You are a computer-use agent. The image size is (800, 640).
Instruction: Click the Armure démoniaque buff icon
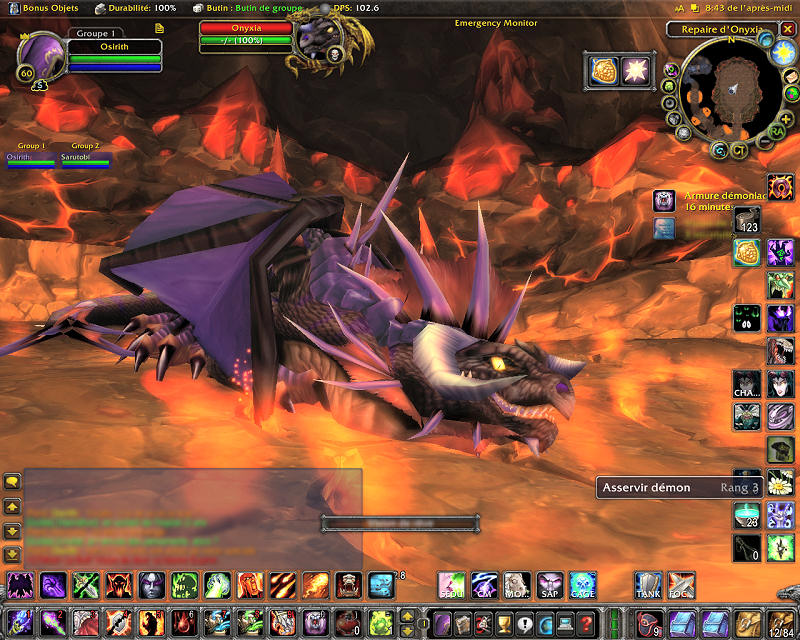click(664, 201)
